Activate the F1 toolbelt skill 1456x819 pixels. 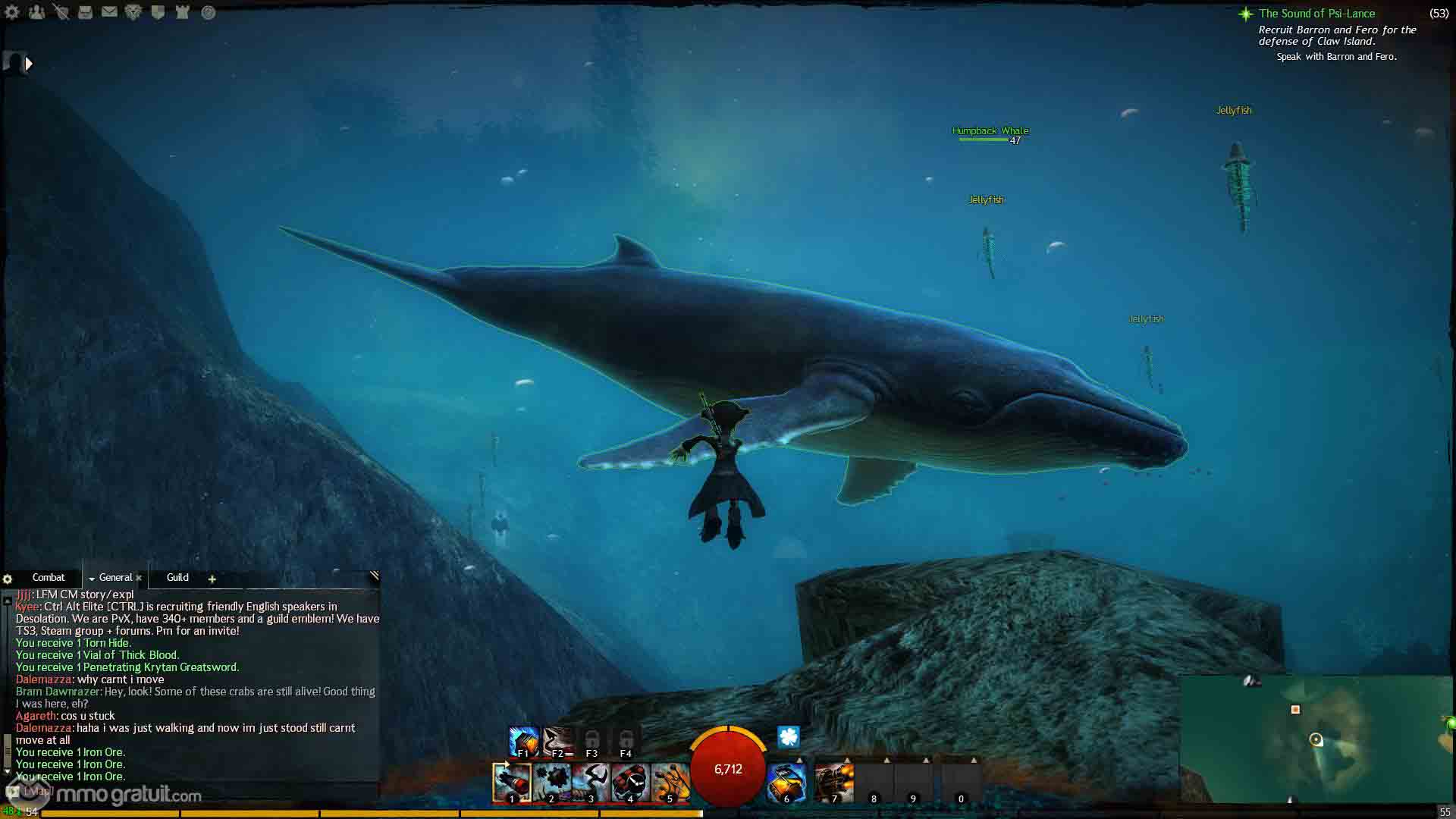click(523, 741)
